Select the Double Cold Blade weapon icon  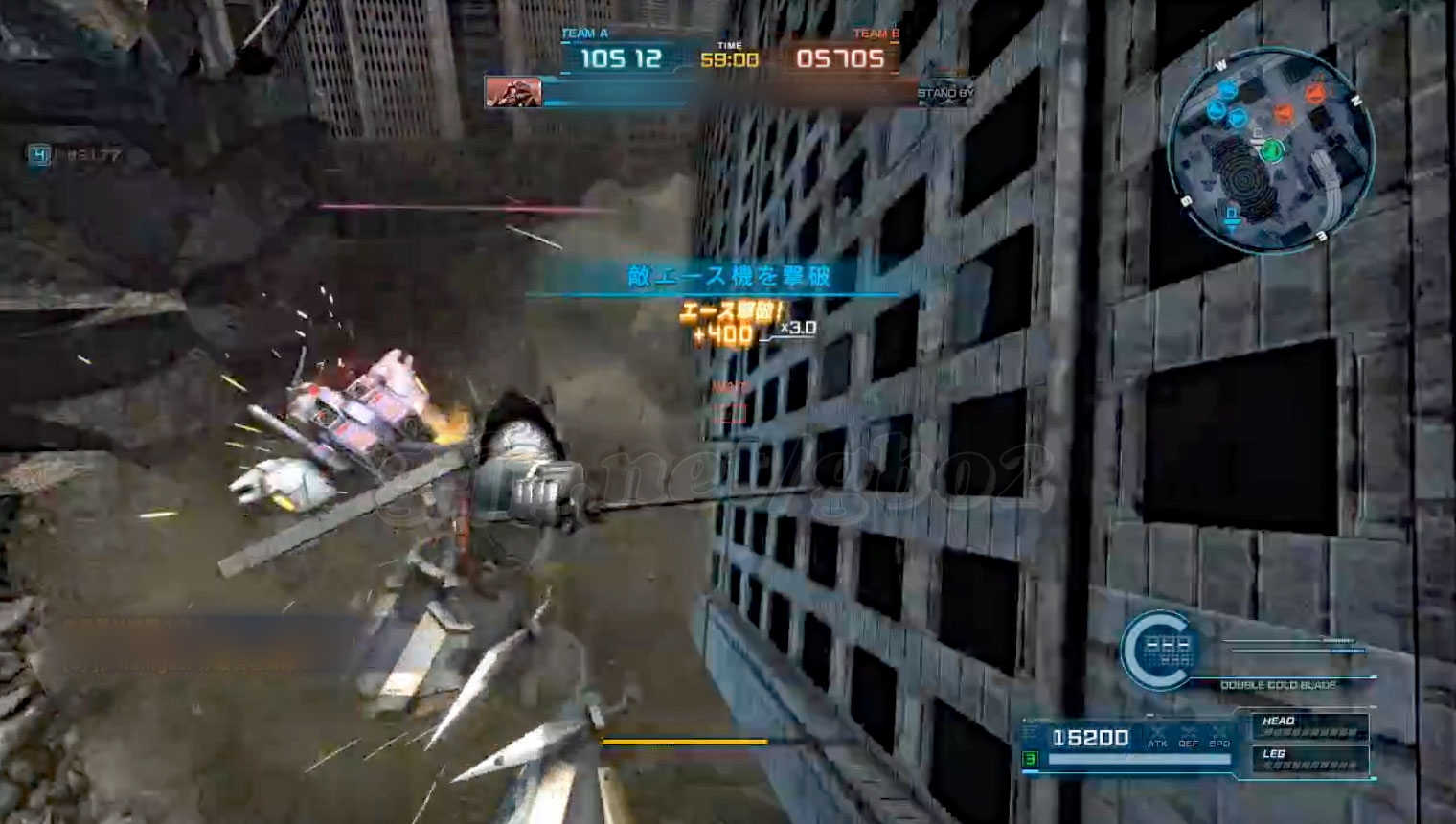pyautogui.click(x=1159, y=651)
